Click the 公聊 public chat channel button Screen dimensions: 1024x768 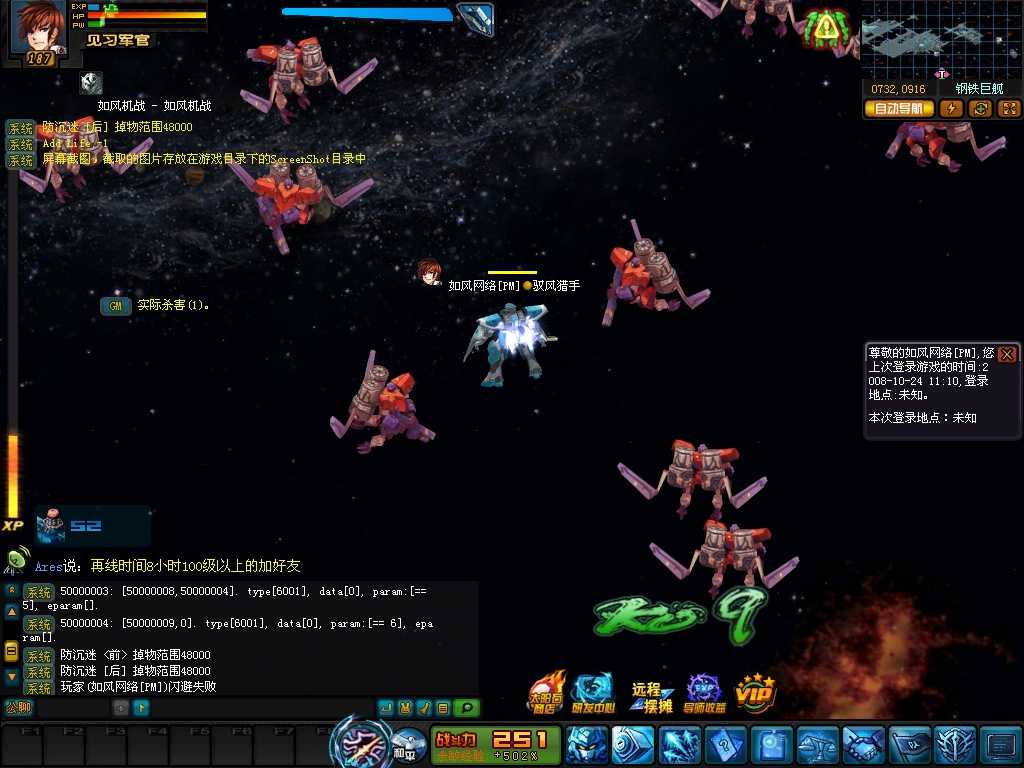[x=19, y=708]
